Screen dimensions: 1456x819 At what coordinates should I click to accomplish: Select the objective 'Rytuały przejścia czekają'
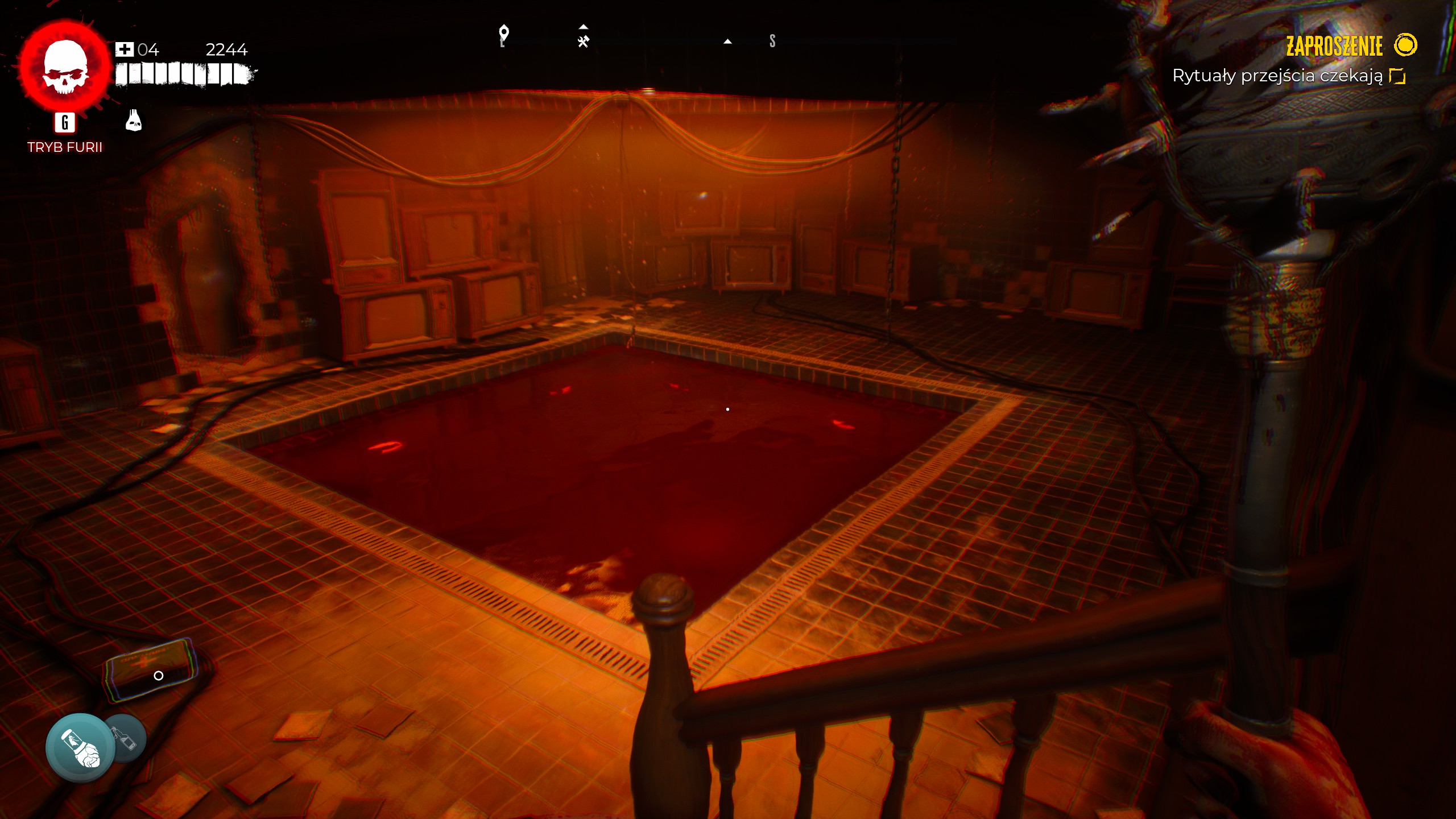click(1277, 76)
